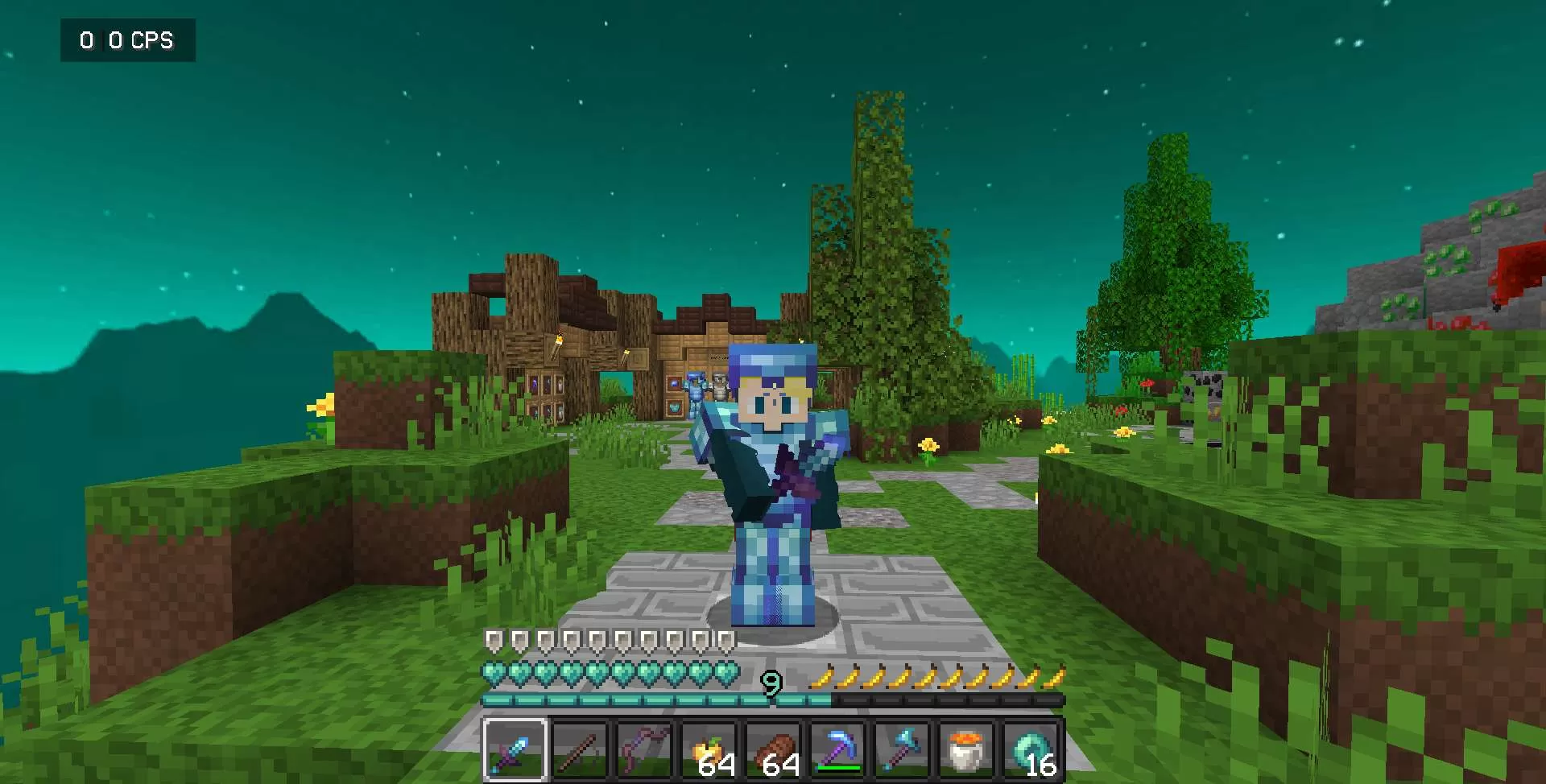Select the fishing rod hotbar slot
This screenshot has height=784, width=1546.
[x=580, y=751]
